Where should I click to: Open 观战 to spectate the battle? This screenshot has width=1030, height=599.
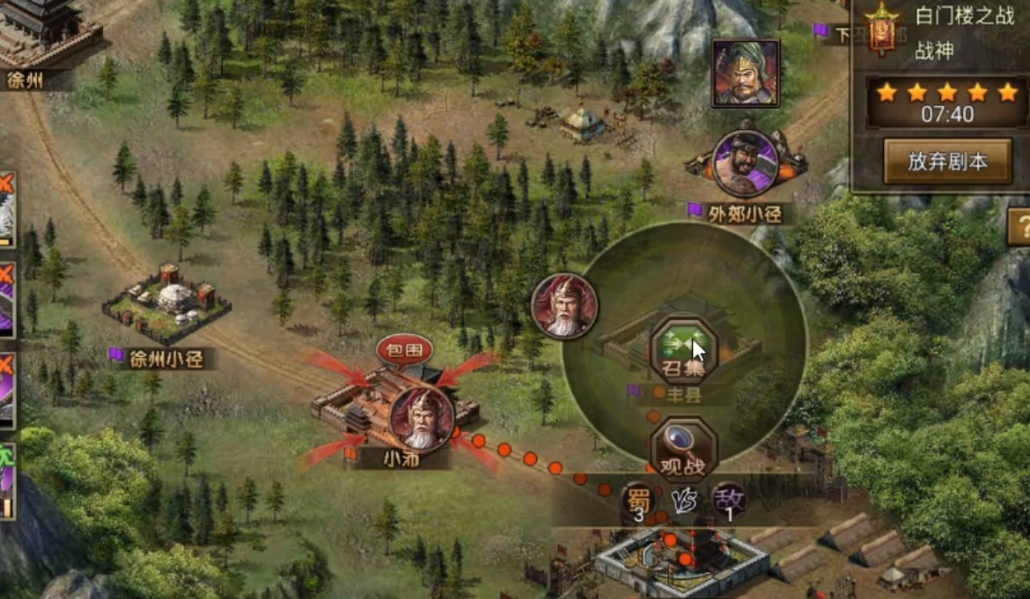tap(683, 446)
